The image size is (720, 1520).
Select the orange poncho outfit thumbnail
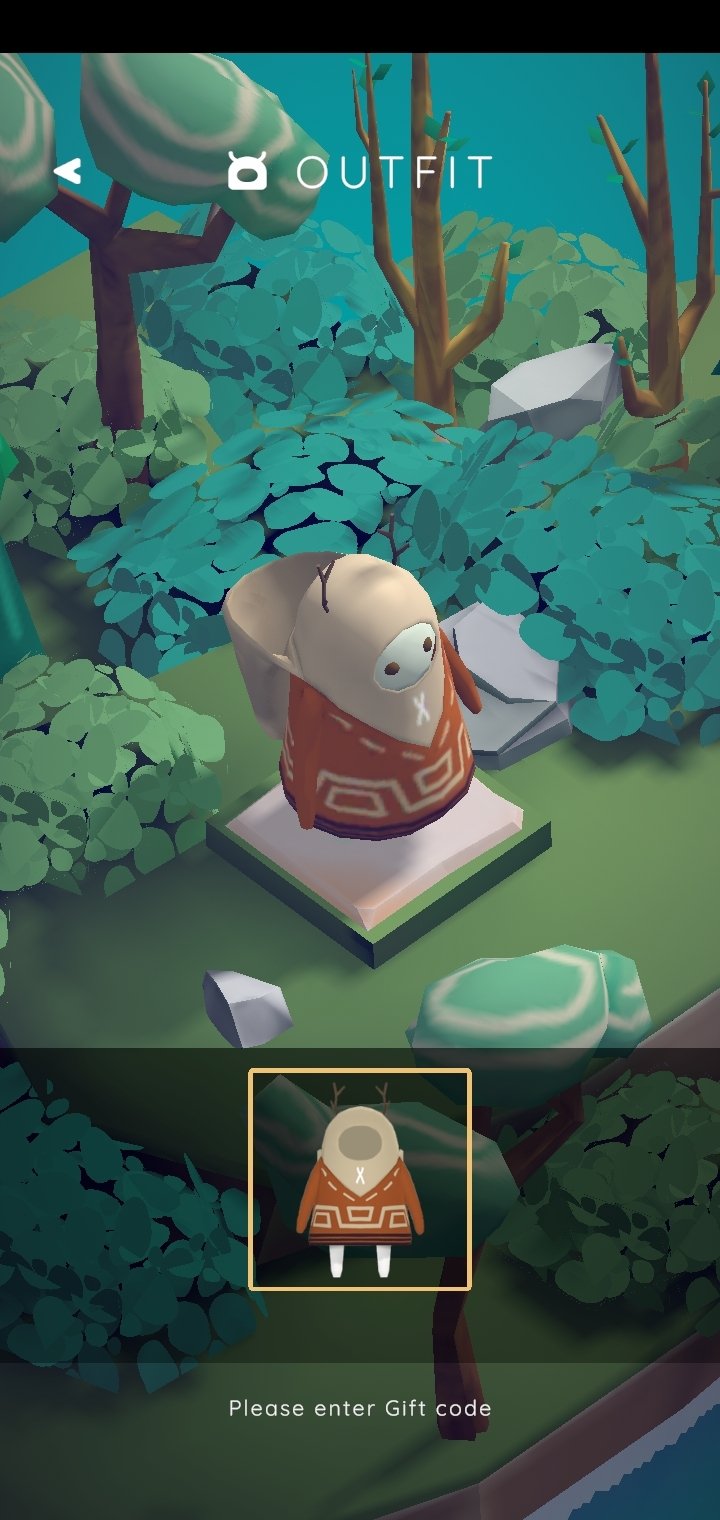359,1180
